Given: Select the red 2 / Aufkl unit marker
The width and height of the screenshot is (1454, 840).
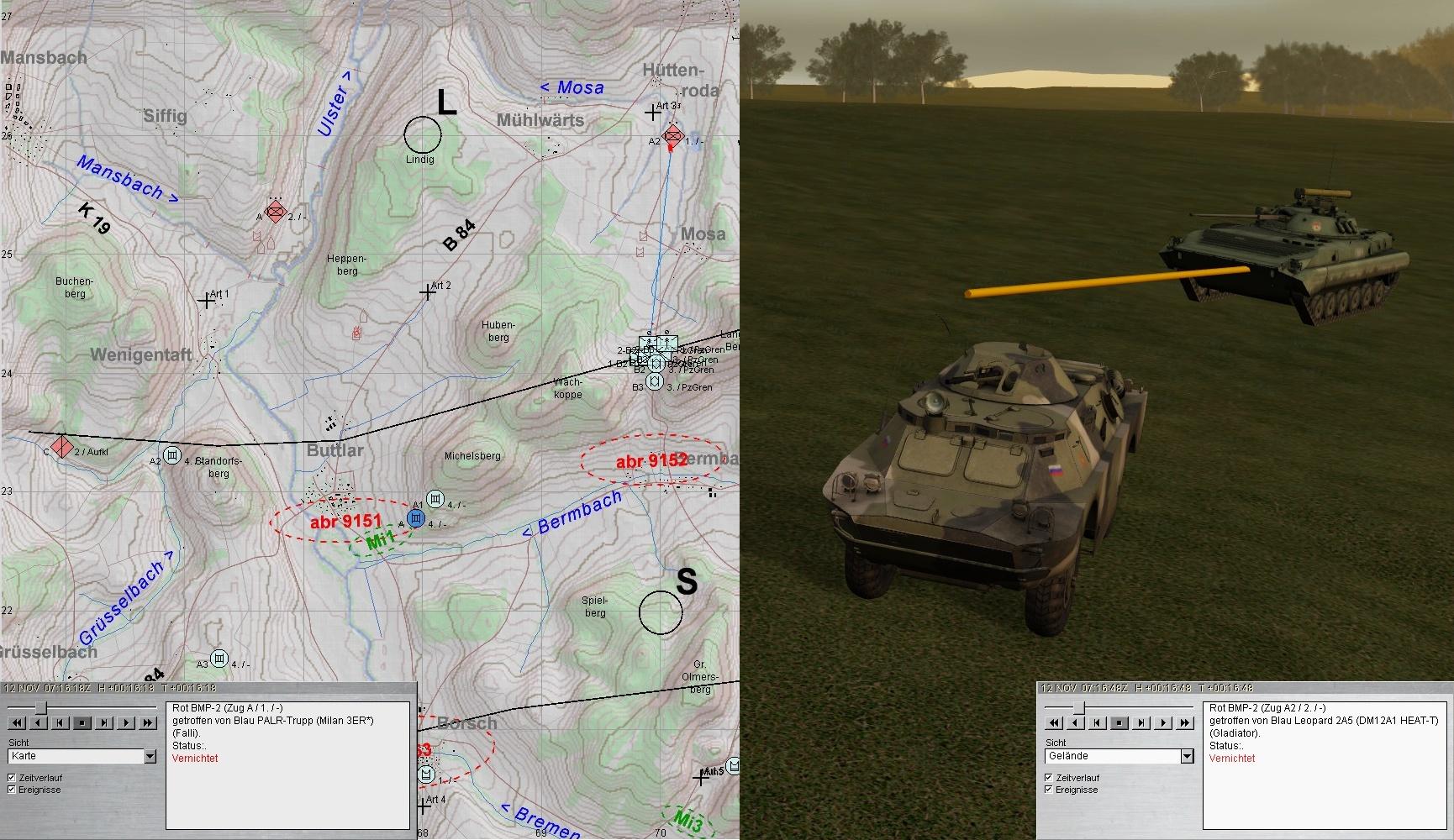Looking at the screenshot, I should 61,447.
